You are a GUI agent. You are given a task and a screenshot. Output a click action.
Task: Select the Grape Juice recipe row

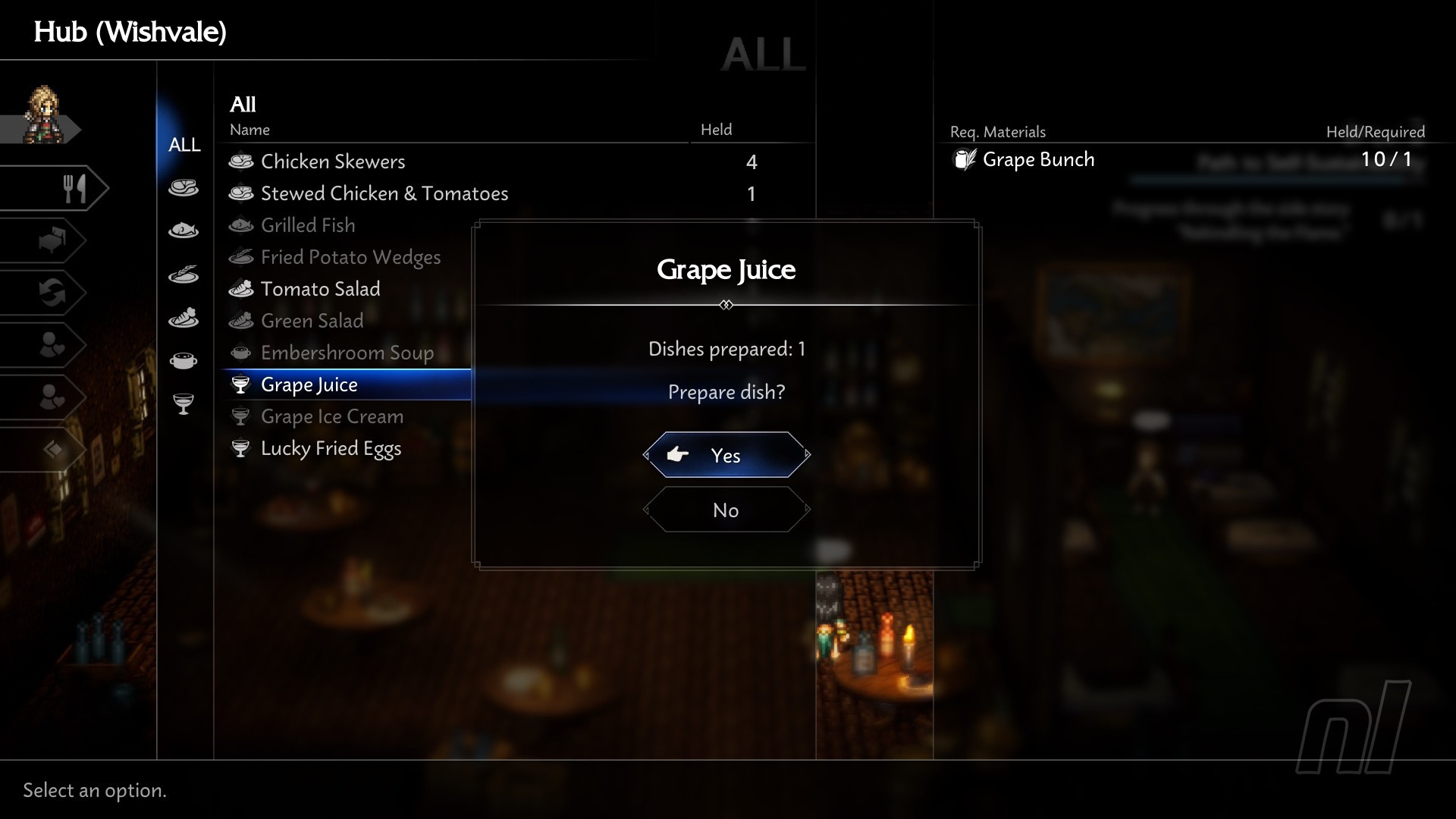309,384
